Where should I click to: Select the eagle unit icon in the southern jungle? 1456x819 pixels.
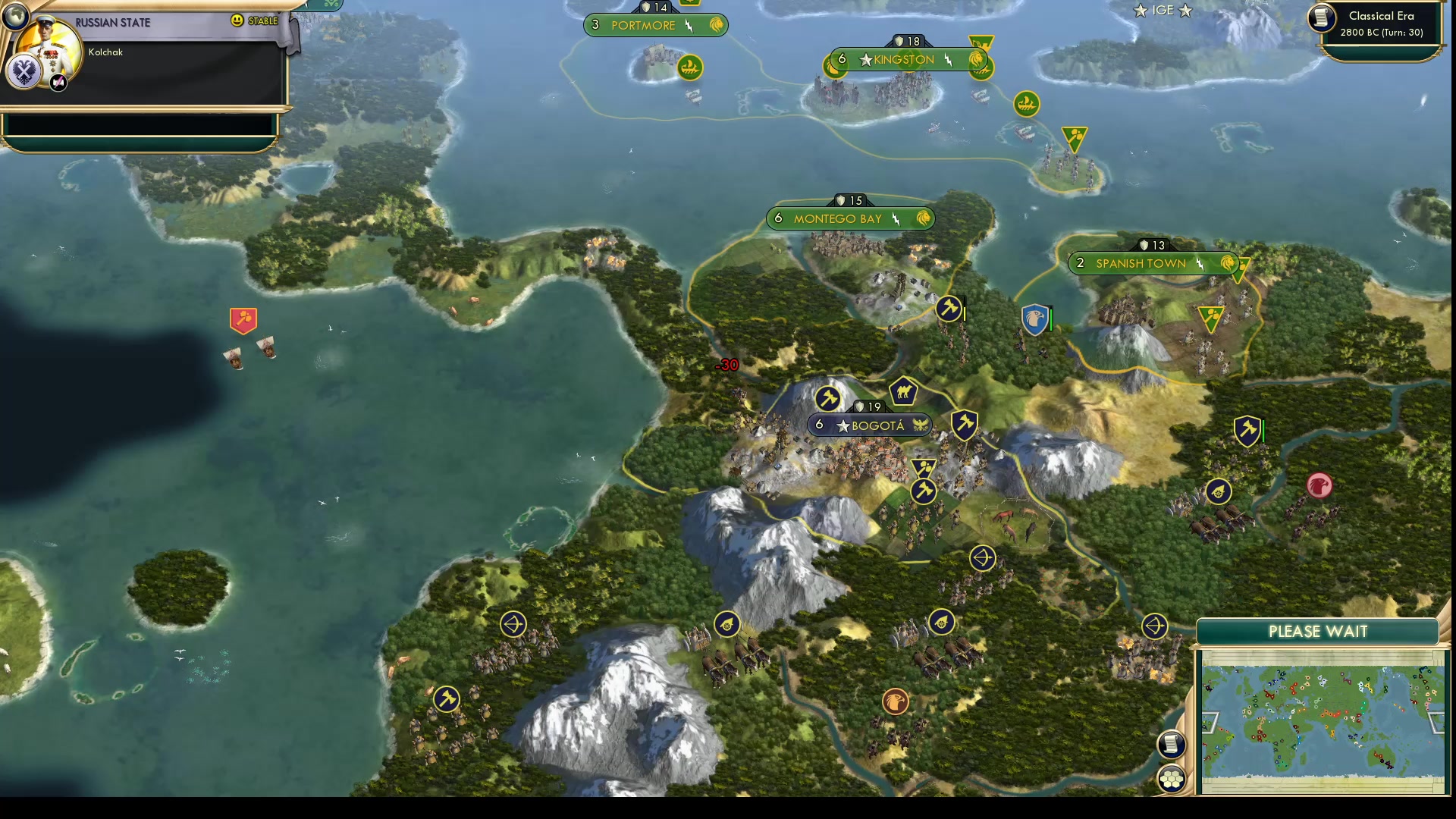895,702
